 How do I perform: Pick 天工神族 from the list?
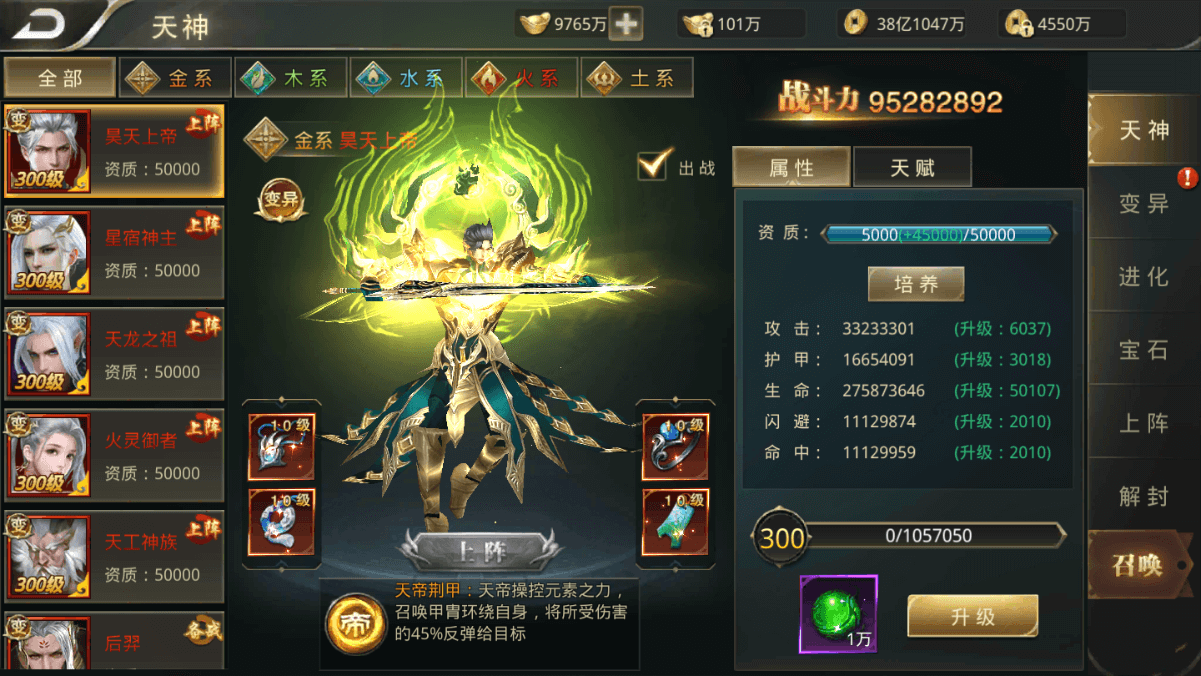(114, 557)
